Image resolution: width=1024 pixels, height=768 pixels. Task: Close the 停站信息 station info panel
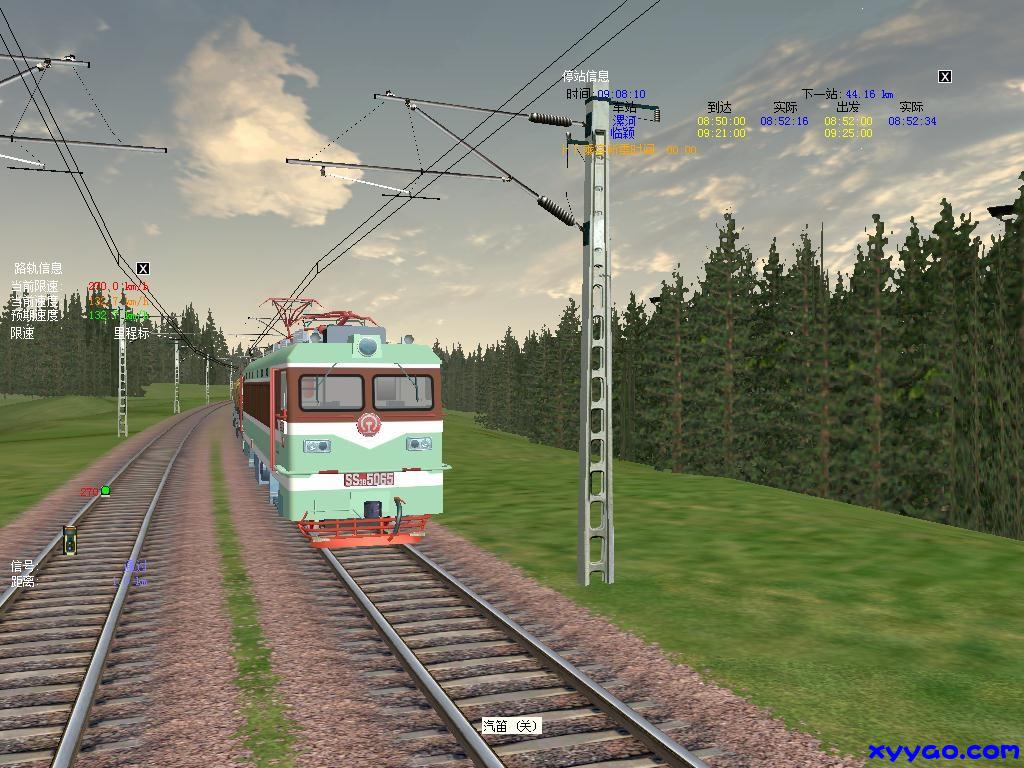(944, 76)
